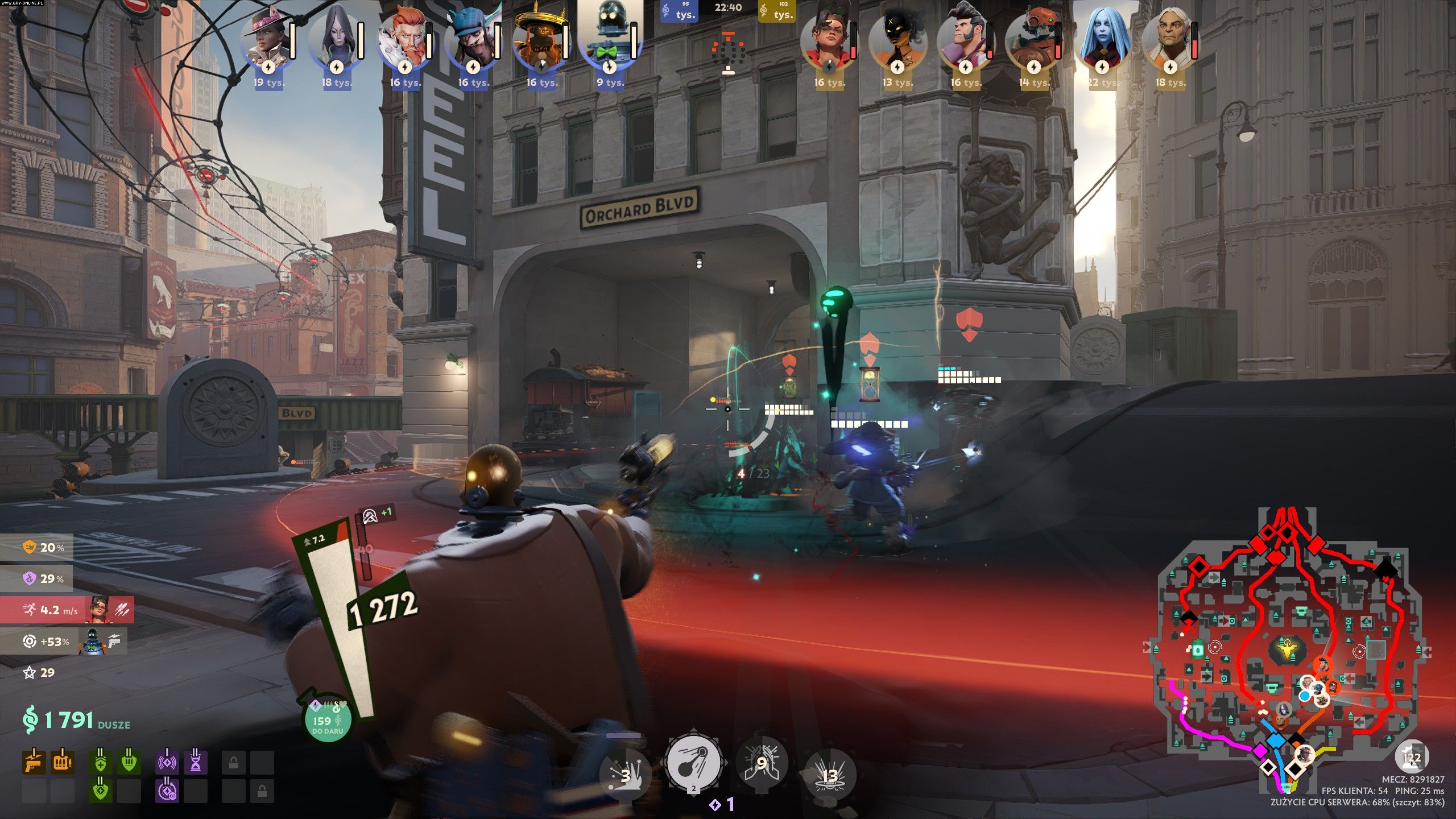Viewport: 1456px width, 819px height.
Task: Select the green shield with lightning item
Action: pyautogui.click(x=129, y=762)
